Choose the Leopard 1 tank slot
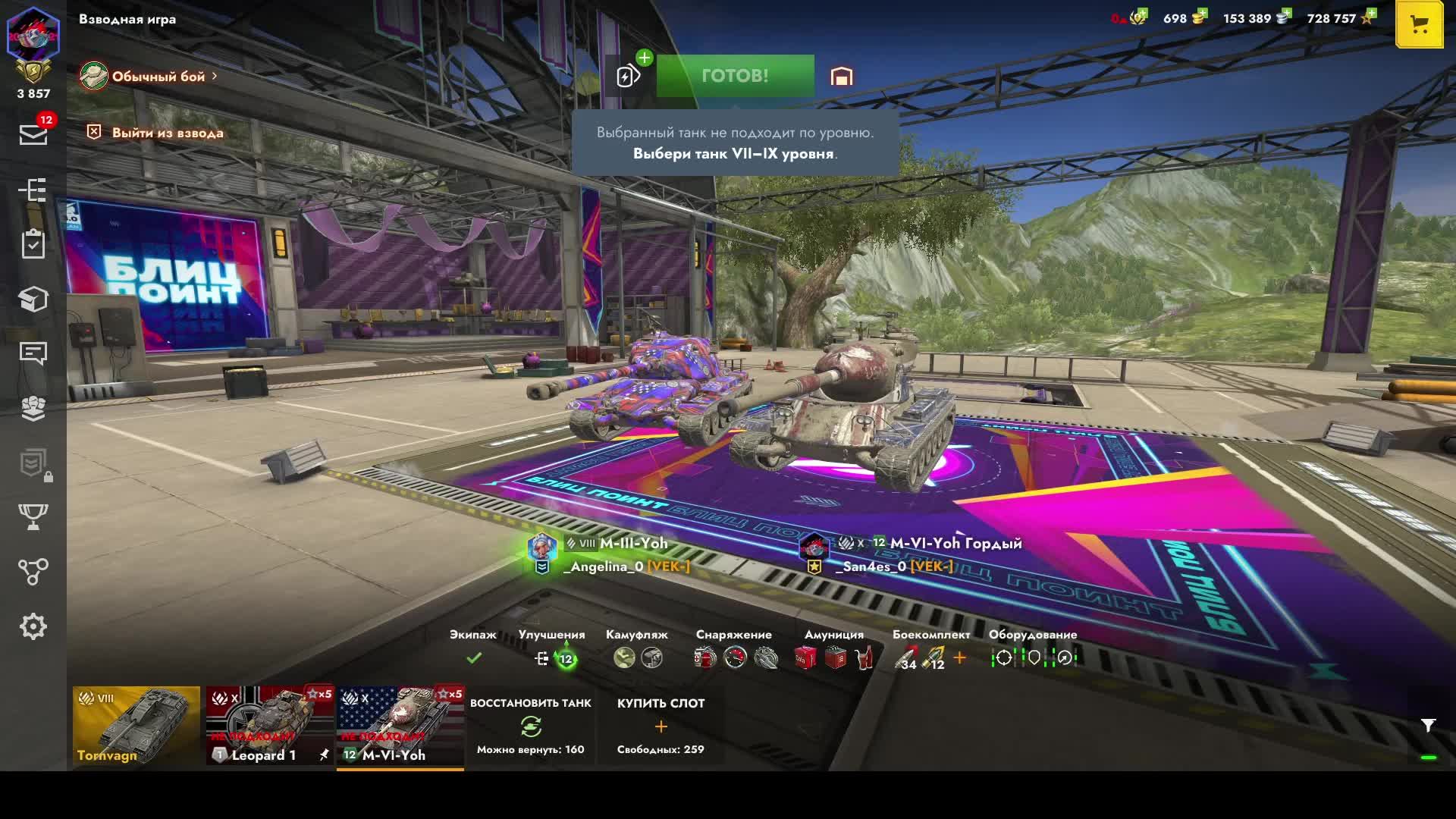Viewport: 1456px width, 819px height. [x=270, y=726]
